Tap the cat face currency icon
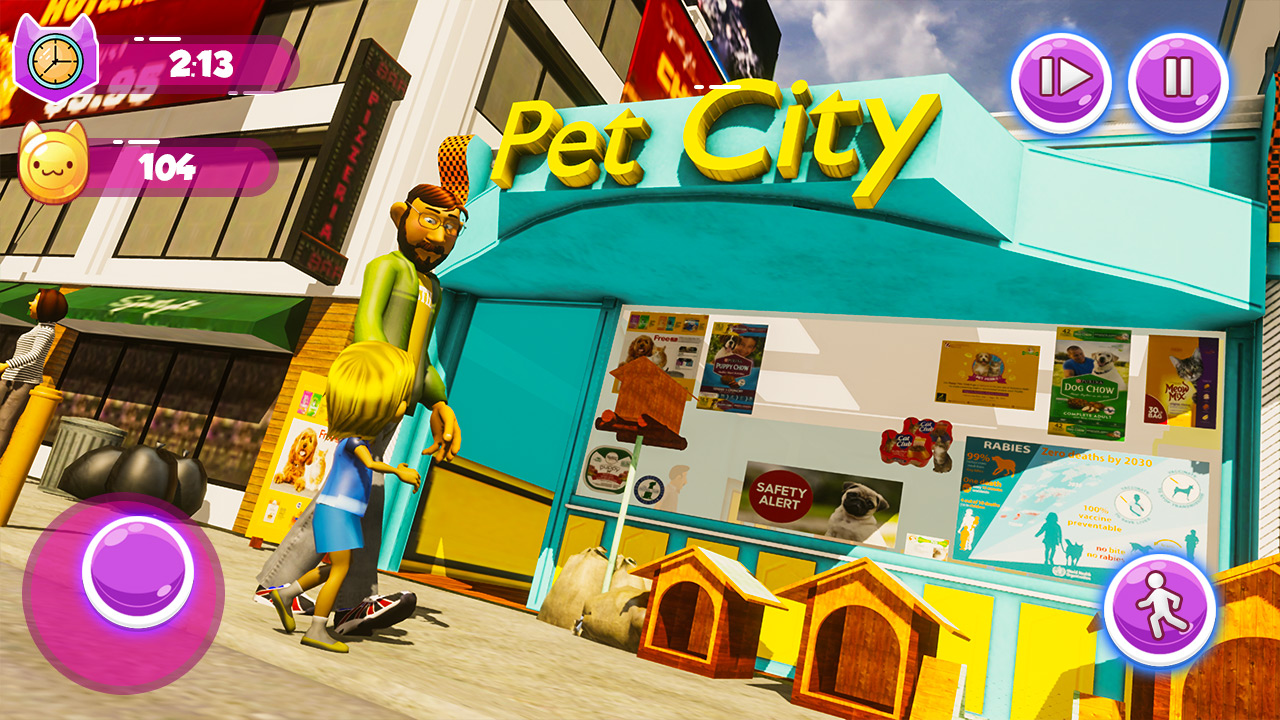Viewport: 1280px width, 720px height. [x=54, y=162]
